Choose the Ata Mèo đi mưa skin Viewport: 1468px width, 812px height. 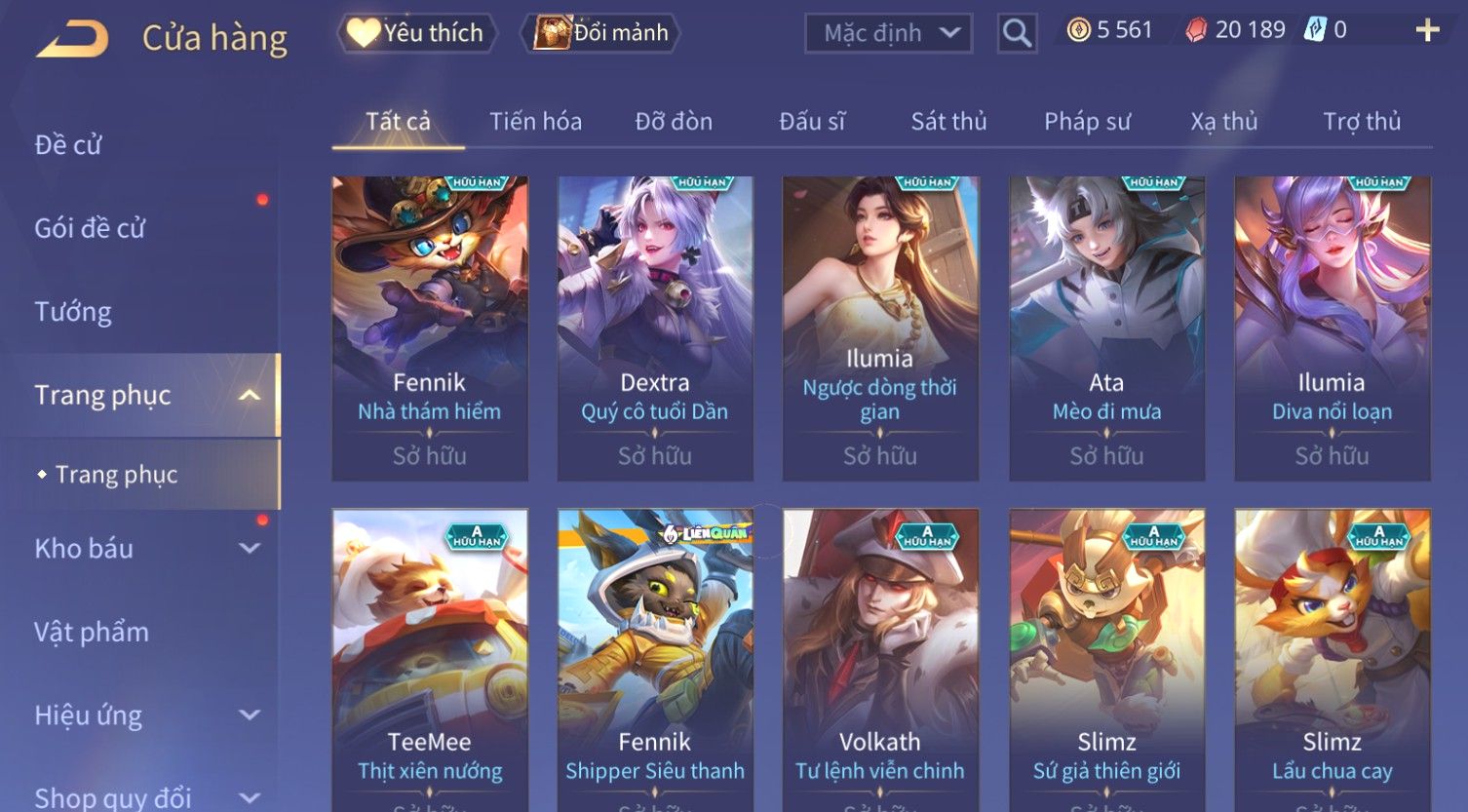[x=1106, y=328]
